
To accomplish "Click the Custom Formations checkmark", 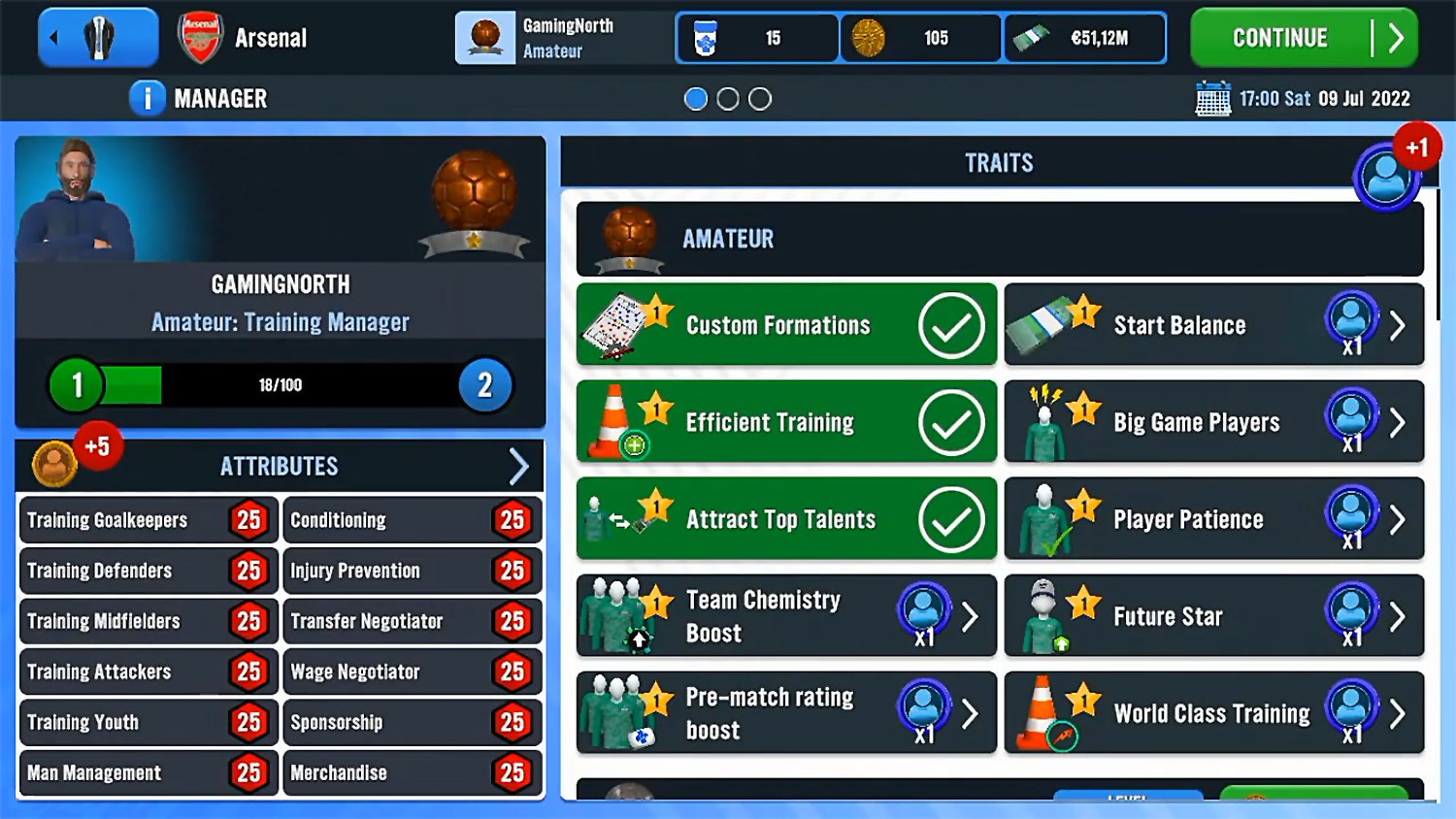I will pos(953,325).
